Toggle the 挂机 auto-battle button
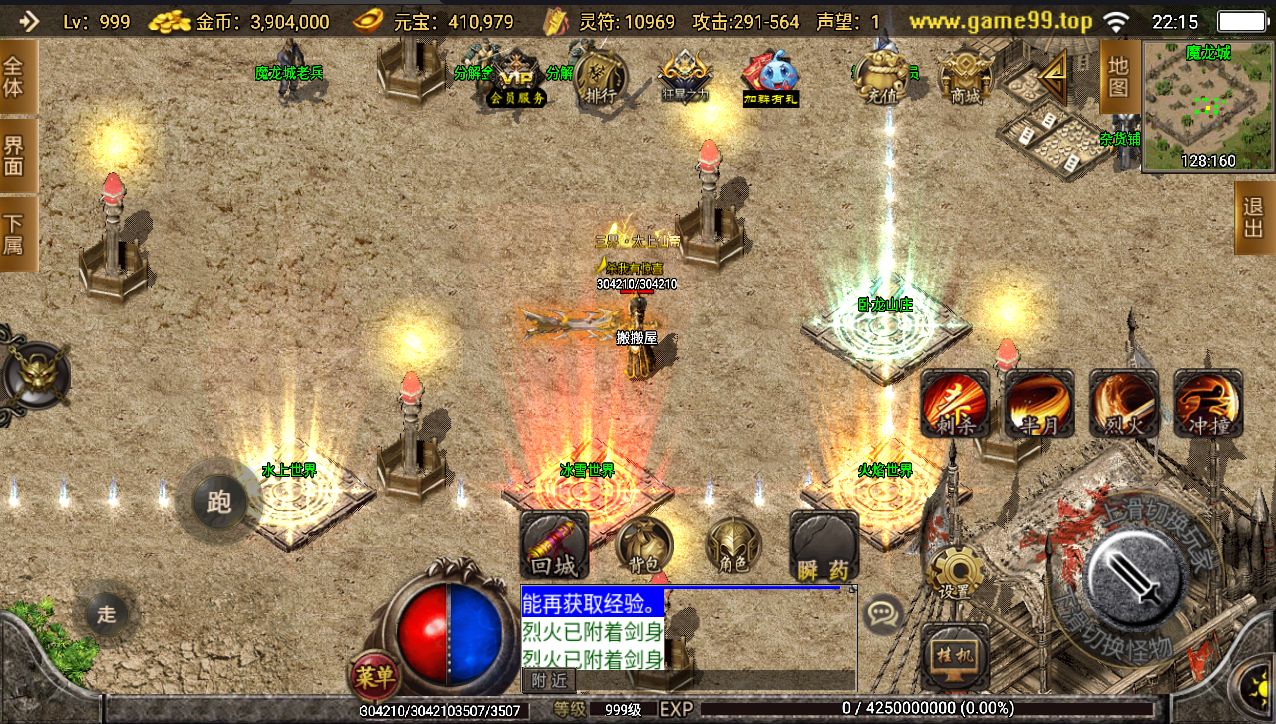 (x=954, y=657)
